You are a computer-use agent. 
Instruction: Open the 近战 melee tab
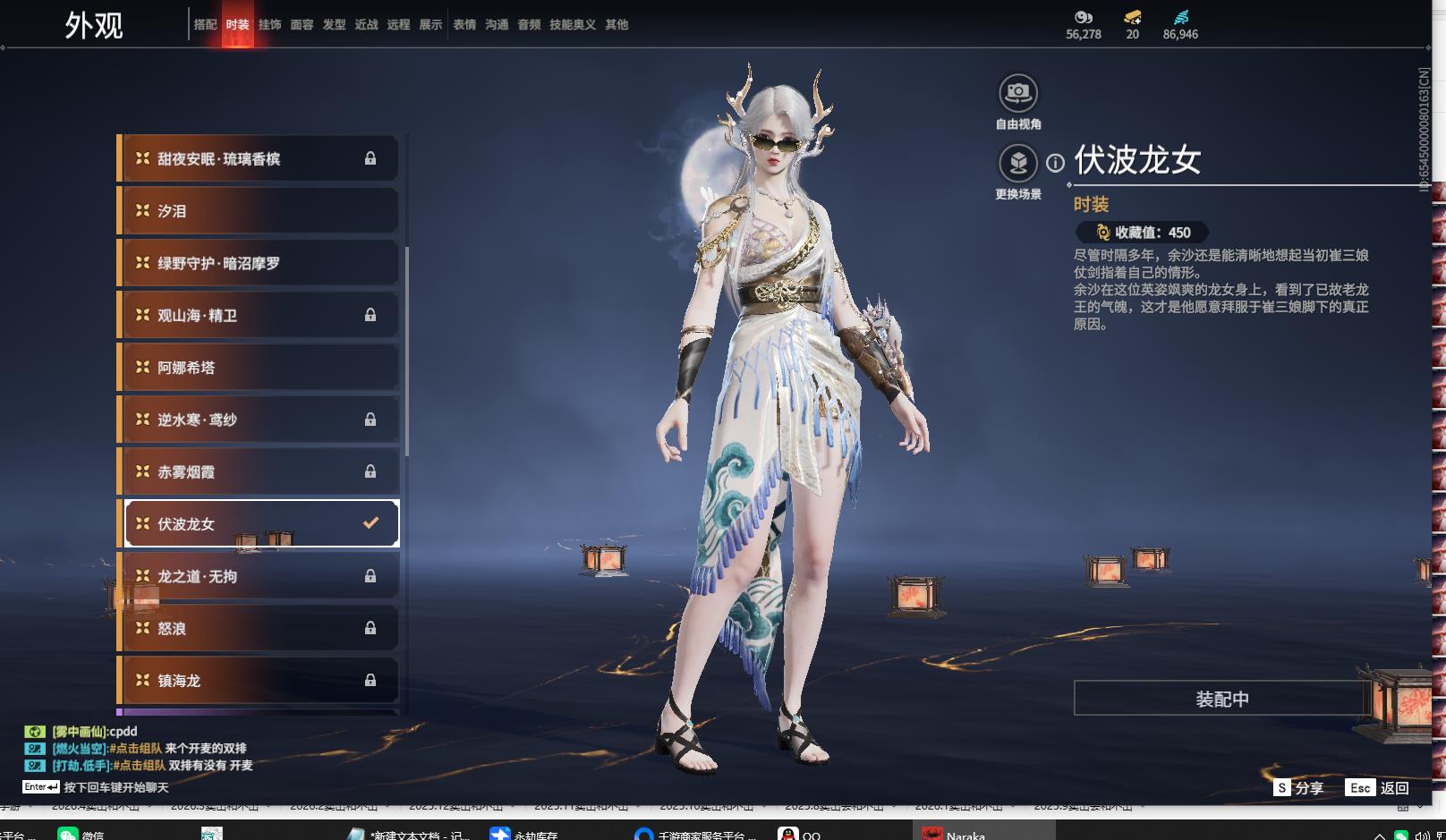[x=366, y=25]
